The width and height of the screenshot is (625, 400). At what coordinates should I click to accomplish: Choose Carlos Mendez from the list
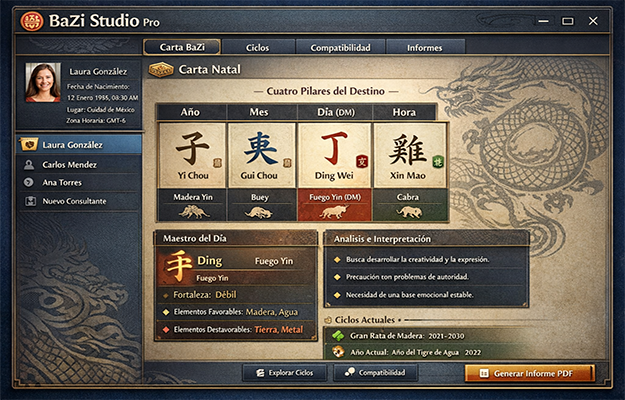72,164
